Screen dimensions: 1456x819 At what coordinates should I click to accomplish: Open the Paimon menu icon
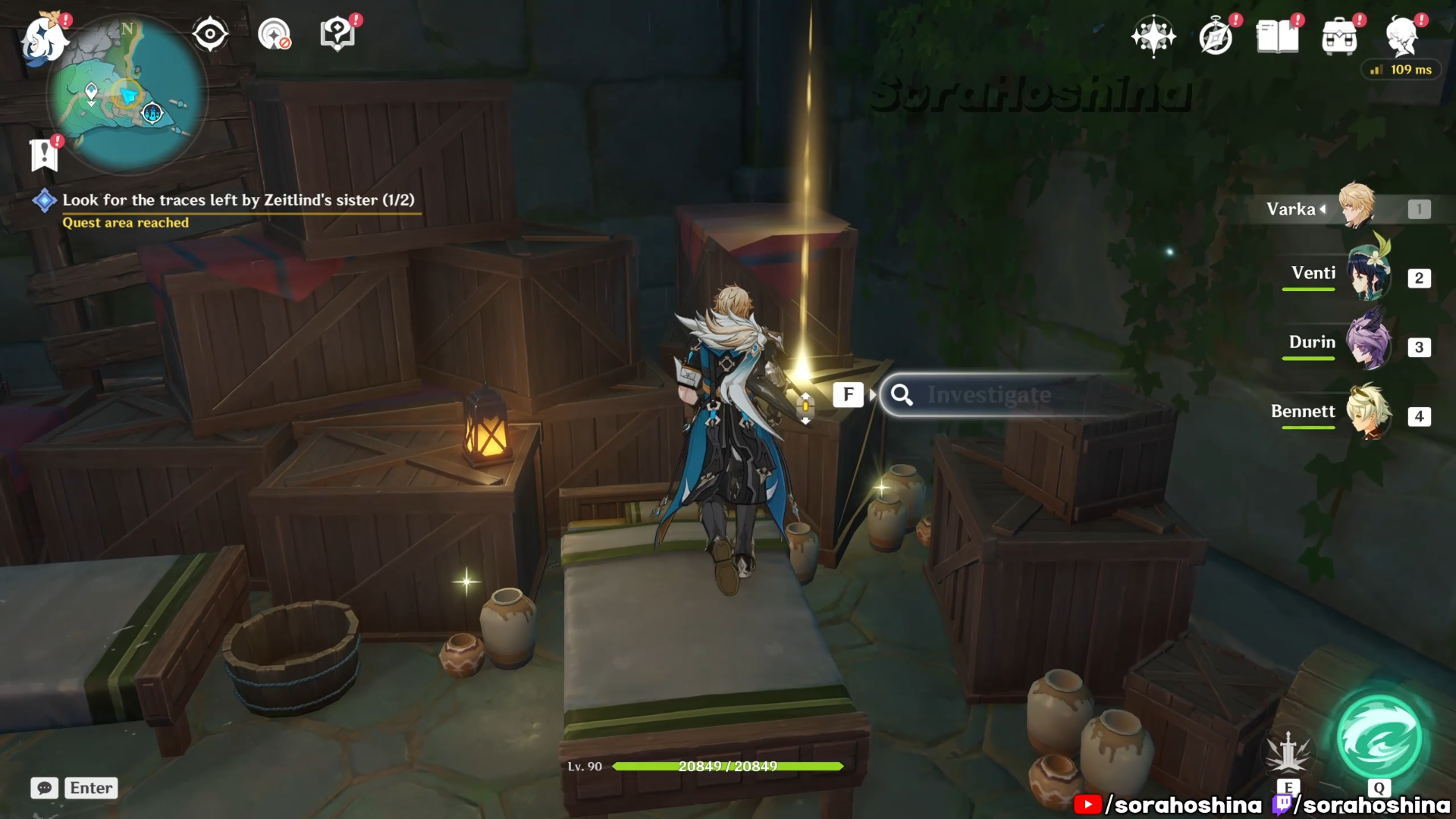[x=42, y=38]
